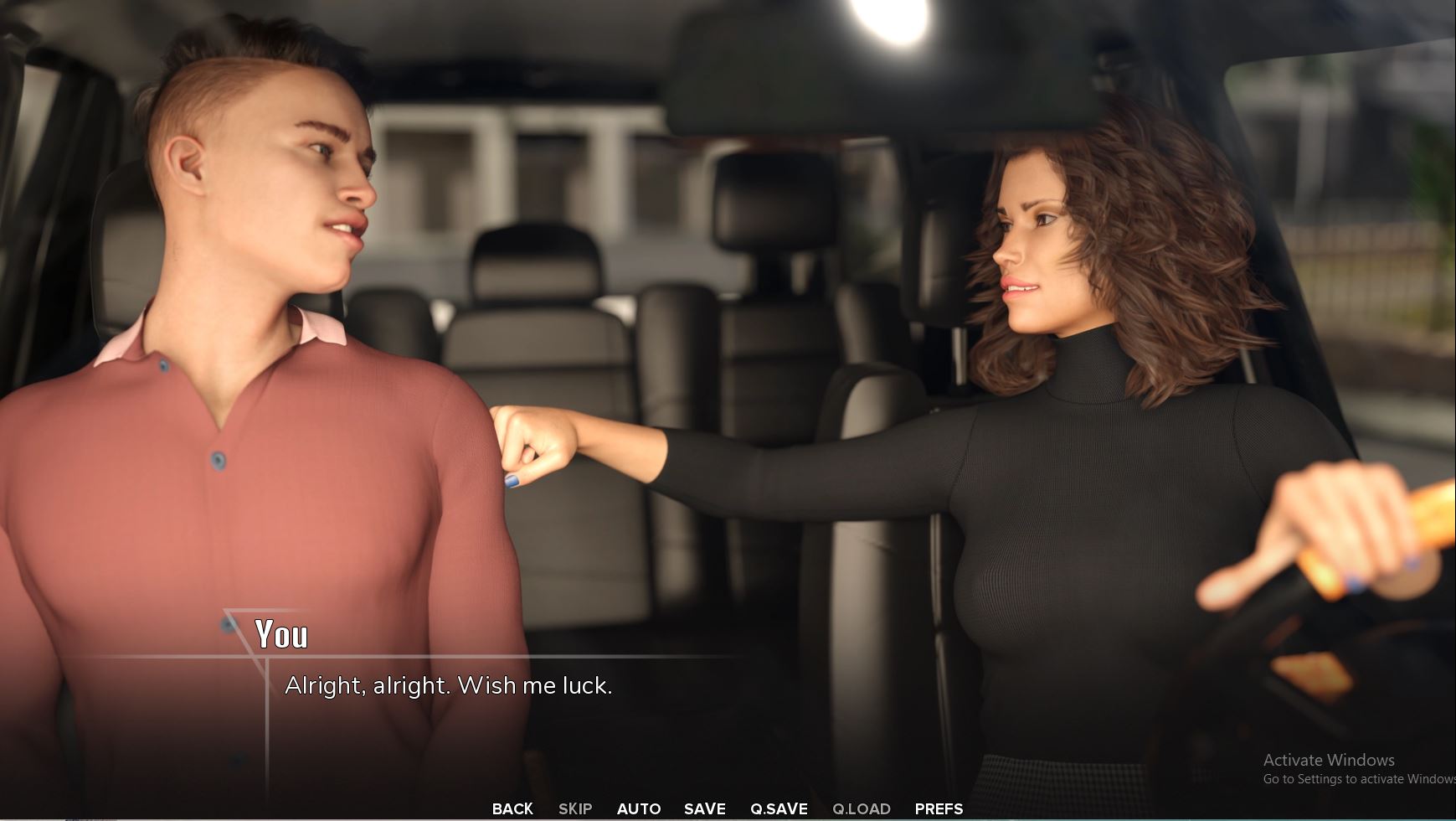The height and width of the screenshot is (821, 1456).
Task: Quick load with Q.LOAD
Action: [x=861, y=808]
